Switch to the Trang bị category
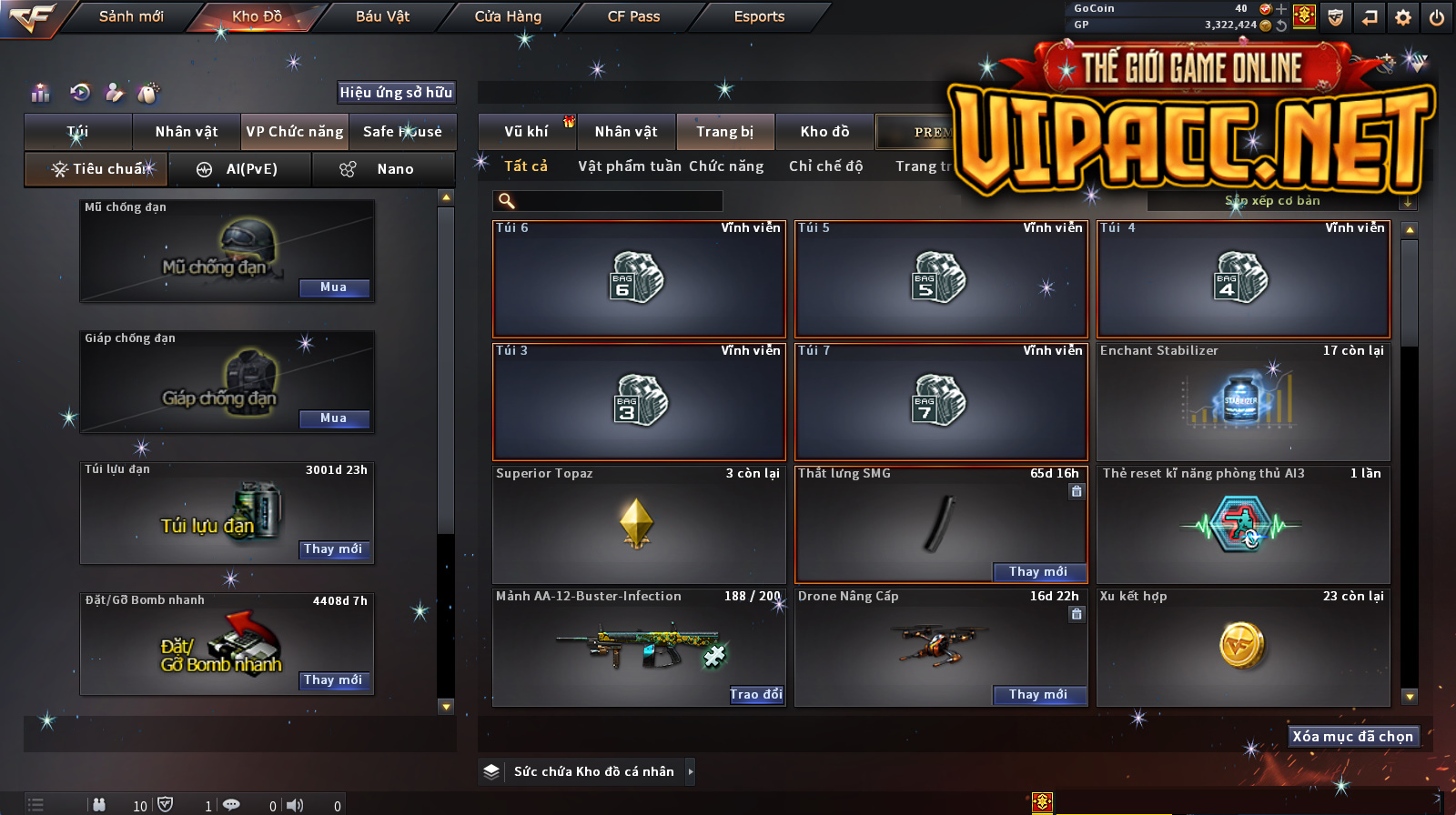Screen dimensions: 1456x815 tap(725, 132)
